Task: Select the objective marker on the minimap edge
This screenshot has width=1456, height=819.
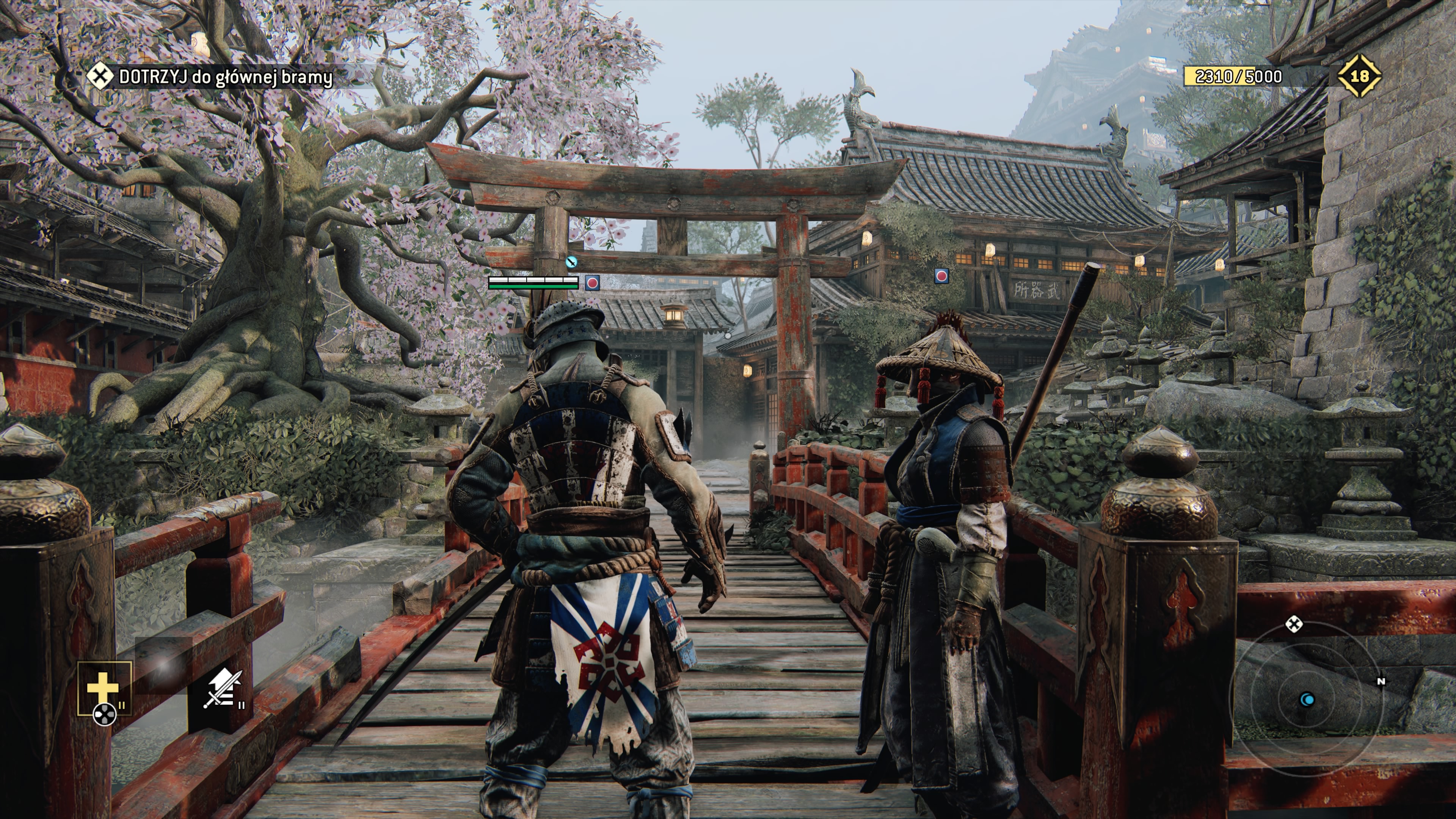Action: (x=1294, y=624)
